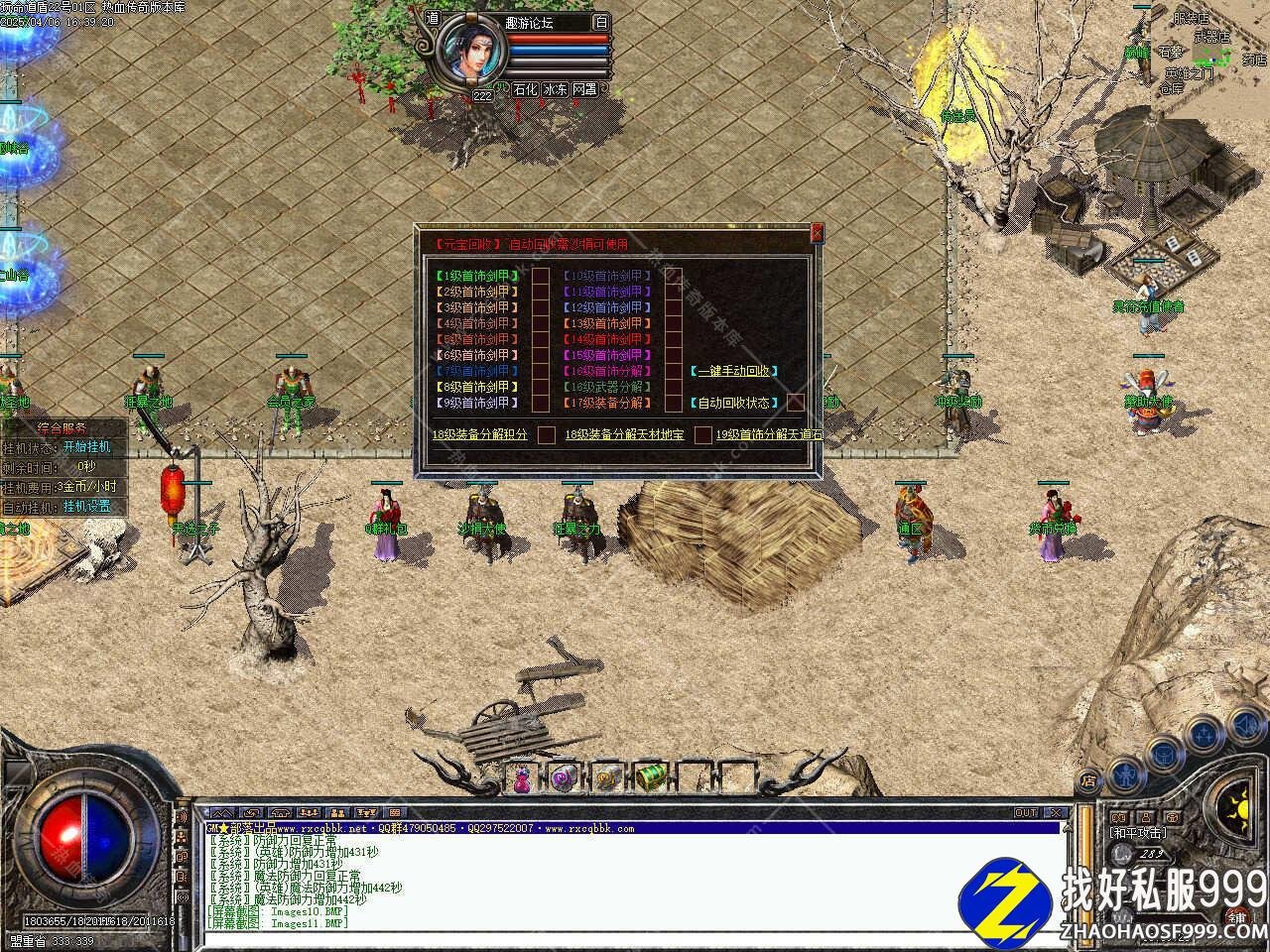Click the OUT button on the chat bar

coord(1026,812)
